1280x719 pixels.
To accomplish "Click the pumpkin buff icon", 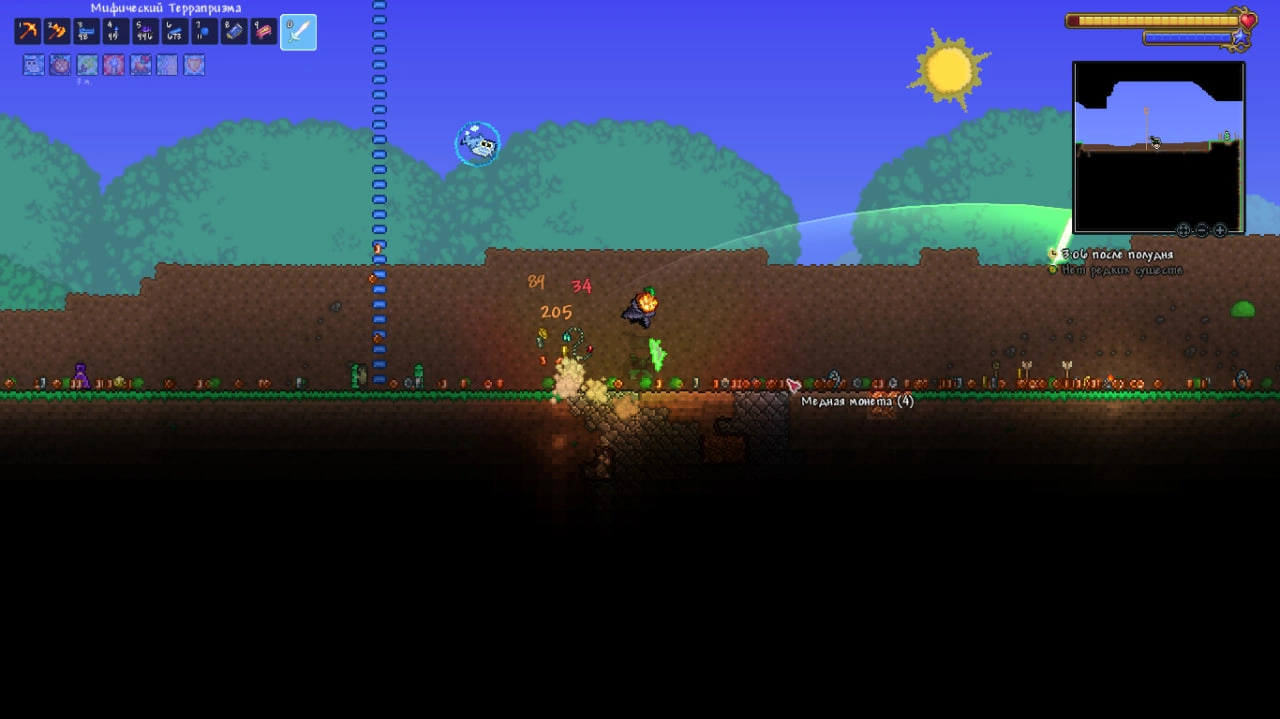I will (60, 65).
